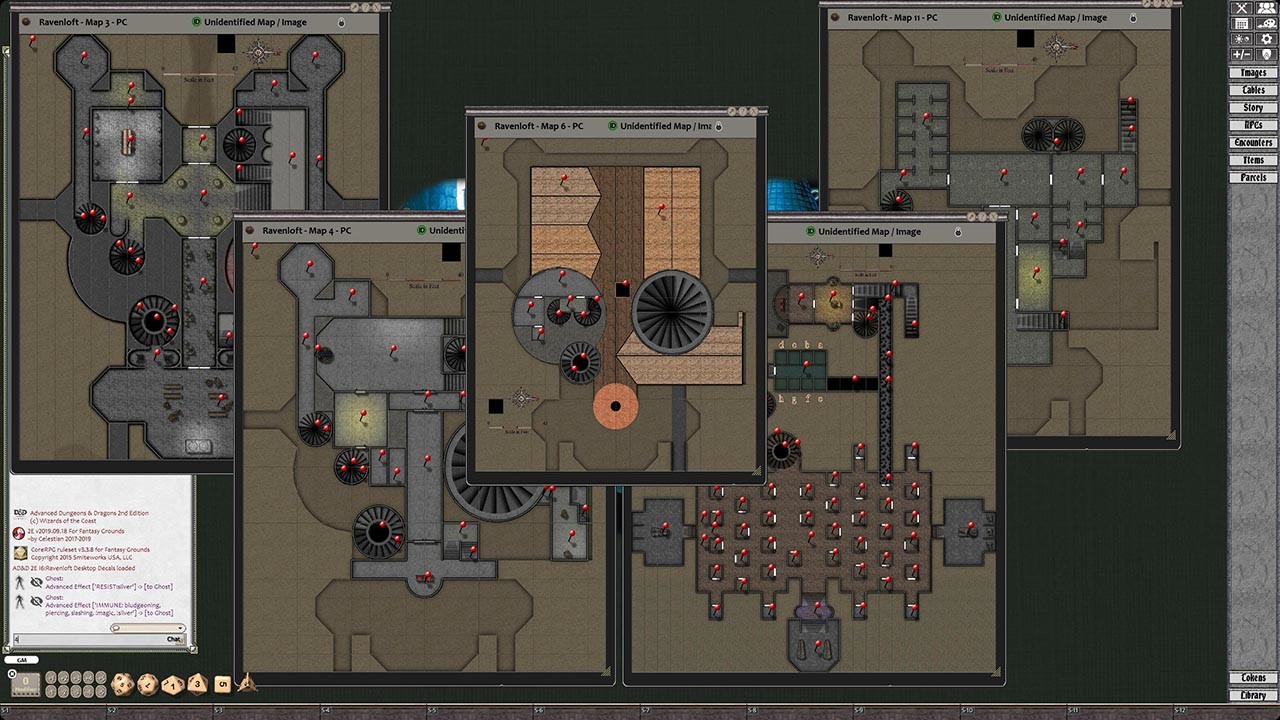The image size is (1280, 720).
Task: Open Options using the gear icon
Action: (1266, 38)
